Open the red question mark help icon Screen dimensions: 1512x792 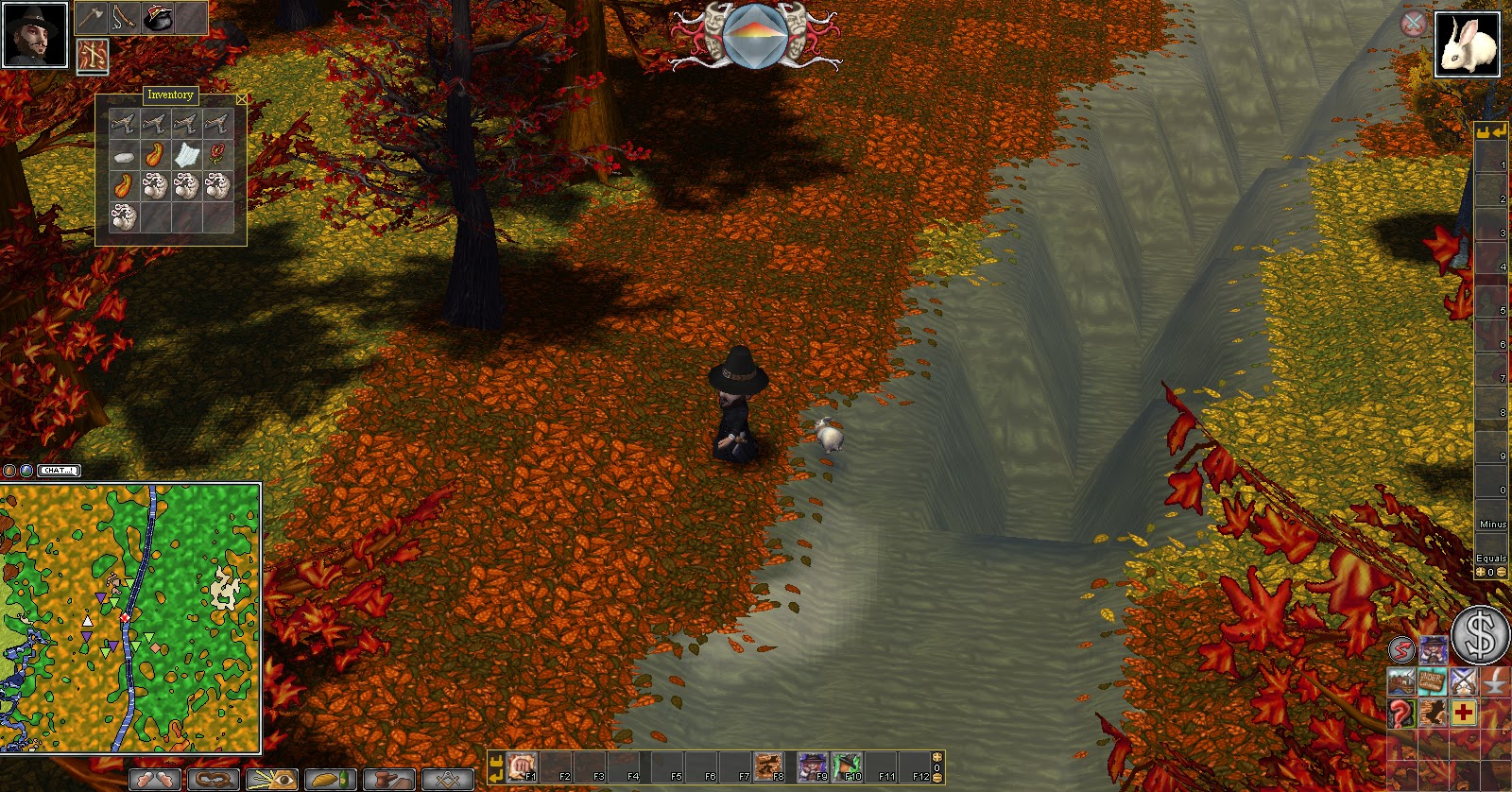coord(1400,713)
